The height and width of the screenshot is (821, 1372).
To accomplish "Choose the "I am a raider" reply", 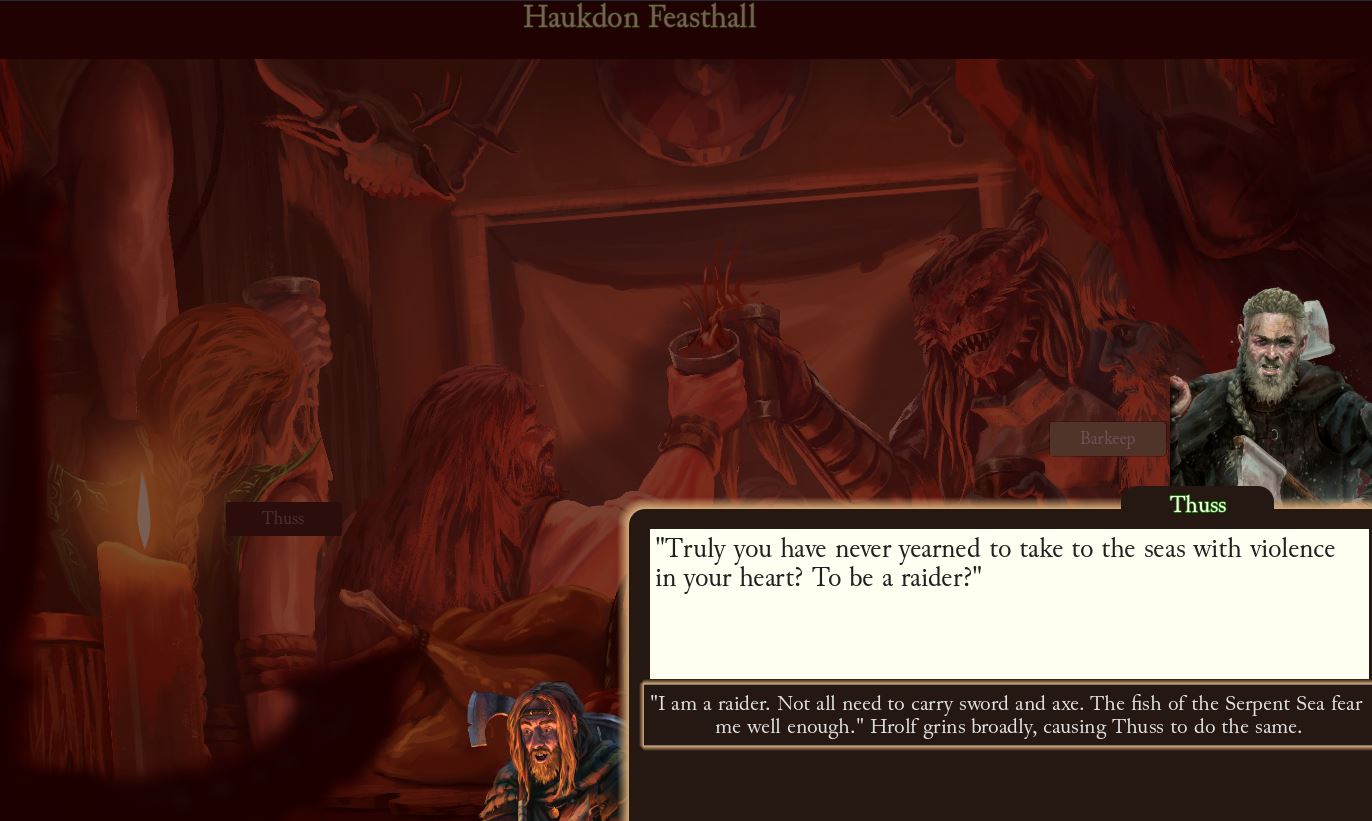I will [1006, 715].
